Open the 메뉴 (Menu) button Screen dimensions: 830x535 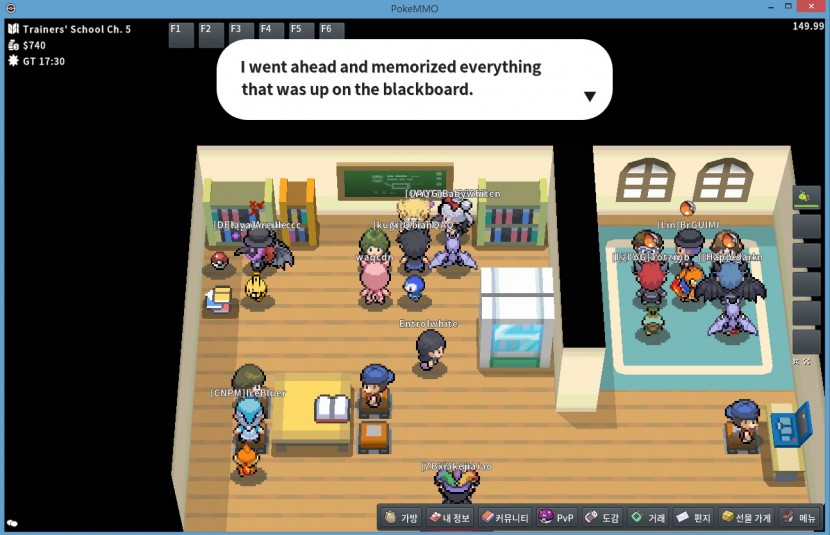[x=800, y=518]
